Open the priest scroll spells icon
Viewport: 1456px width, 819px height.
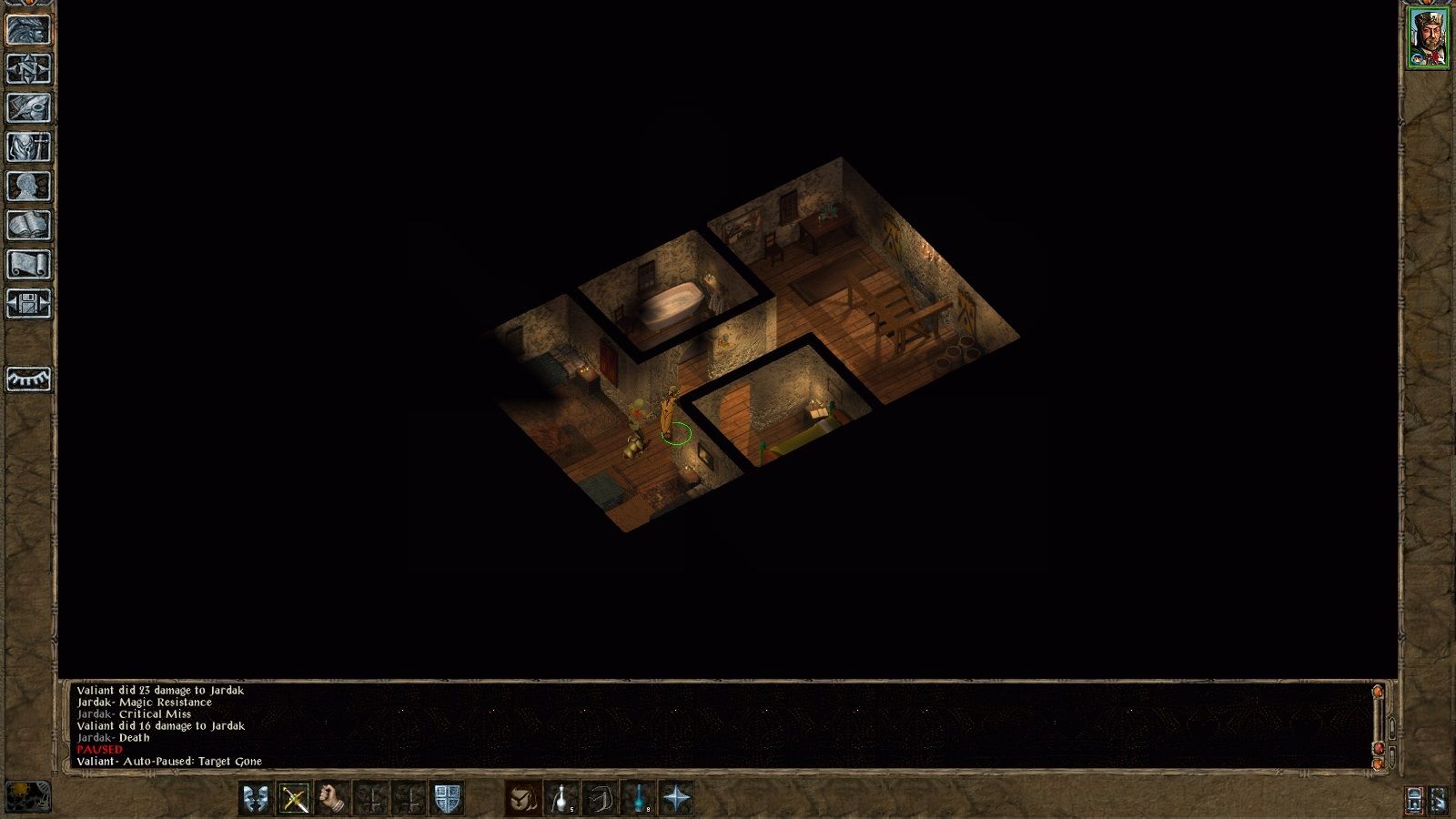click(30, 262)
